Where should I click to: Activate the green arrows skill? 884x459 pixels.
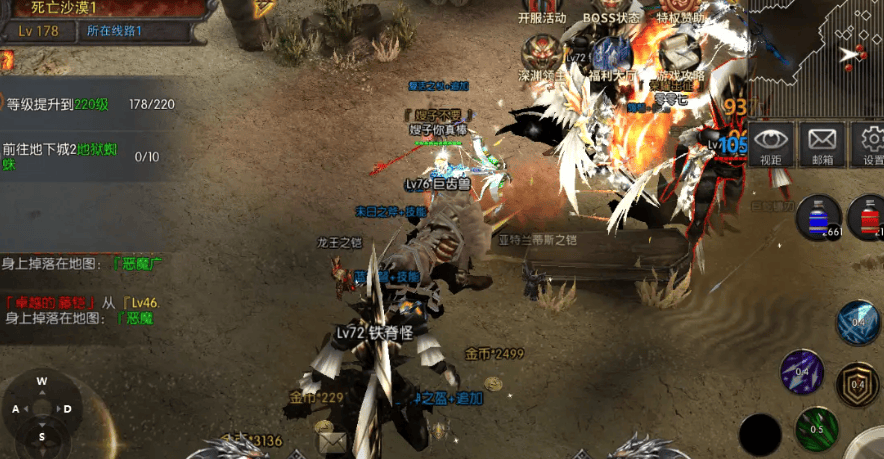816,430
